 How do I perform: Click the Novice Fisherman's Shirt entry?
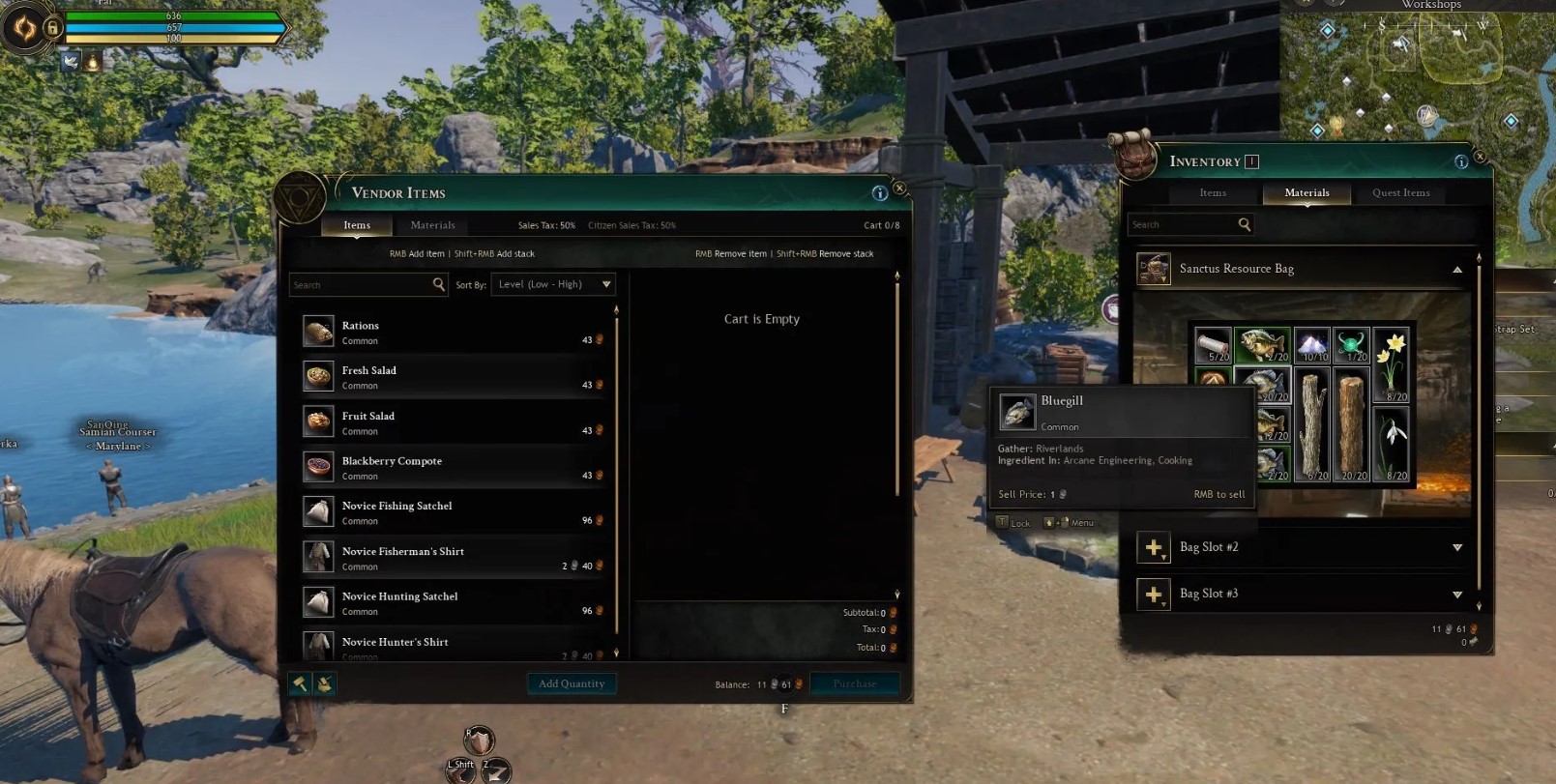455,558
